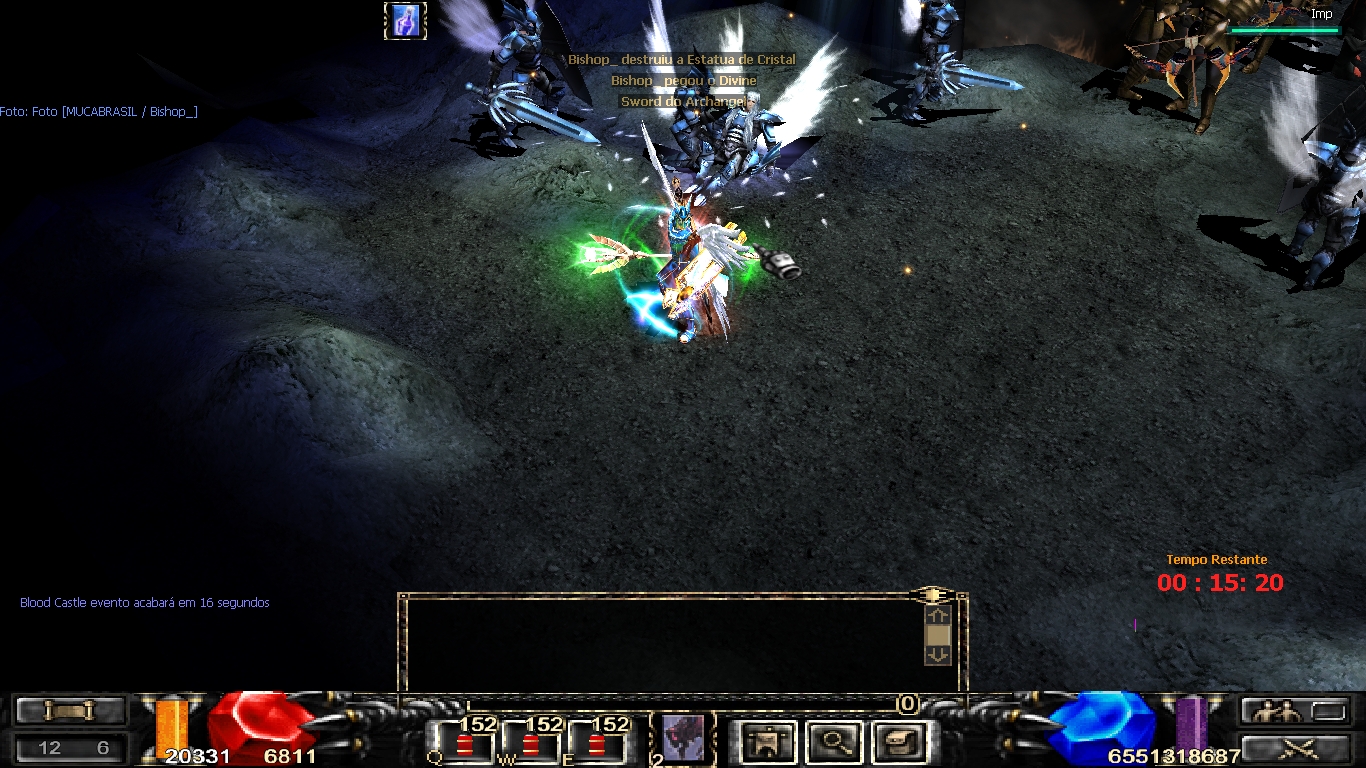
Task: Click the scroll button above the 12 6 panel
Action: [69, 711]
